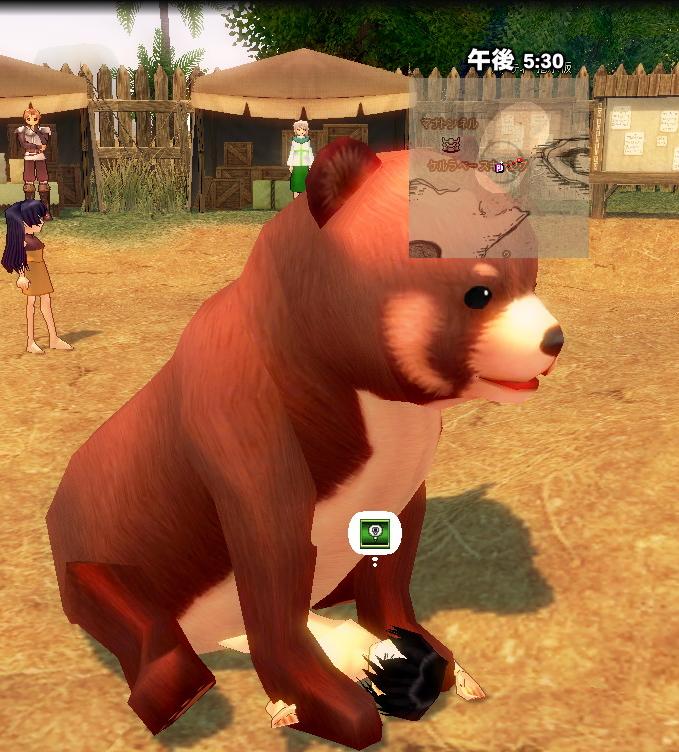Select the purple P marker on minimap
Viewport: 679px width, 752px height.
tap(500, 168)
